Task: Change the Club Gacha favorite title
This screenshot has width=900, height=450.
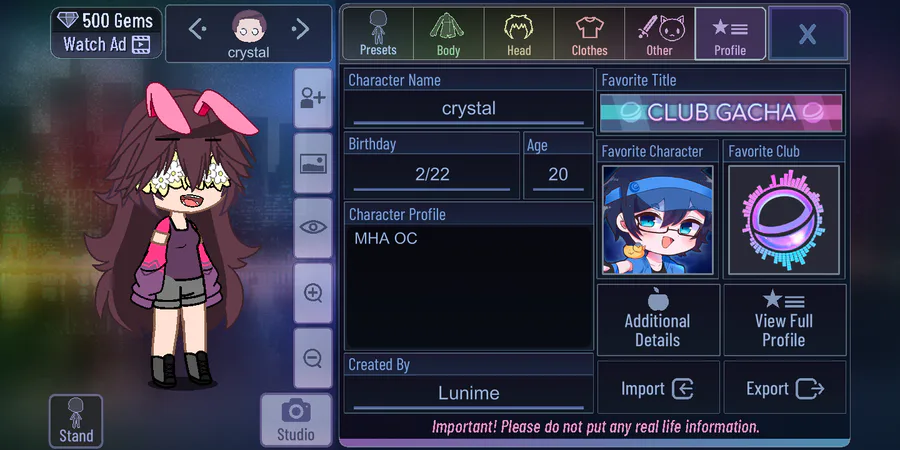Action: pos(721,112)
